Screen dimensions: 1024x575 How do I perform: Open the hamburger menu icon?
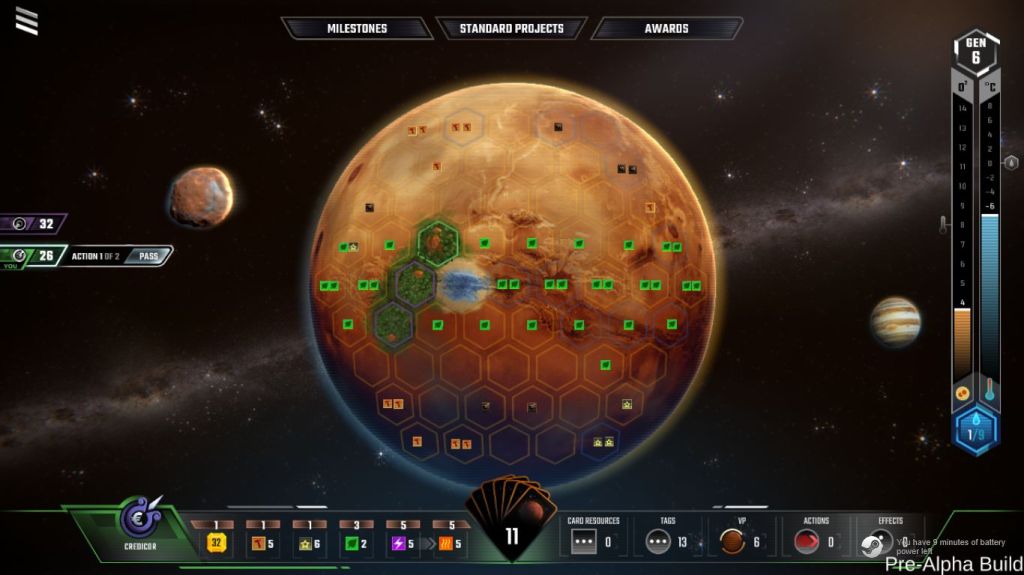27,21
